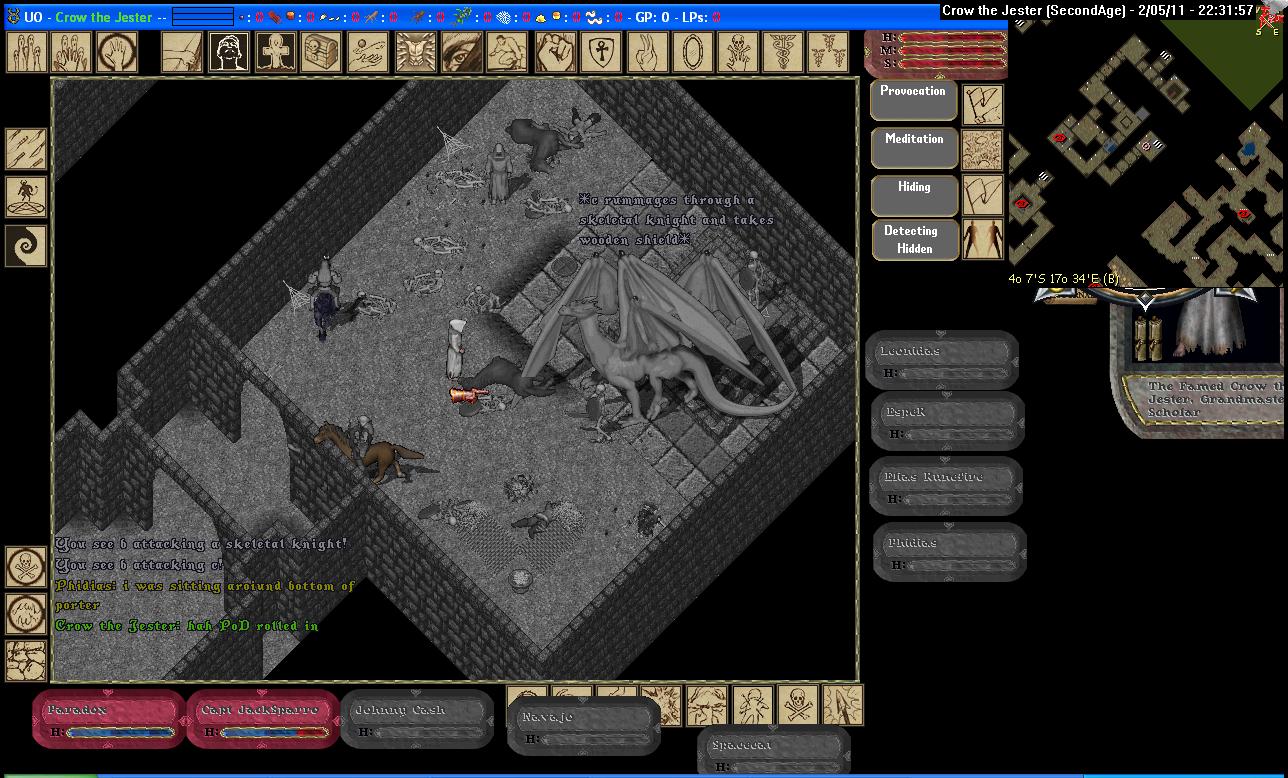1288x778 pixels.
Task: Click the Razor title bar character name
Action: tap(103, 17)
